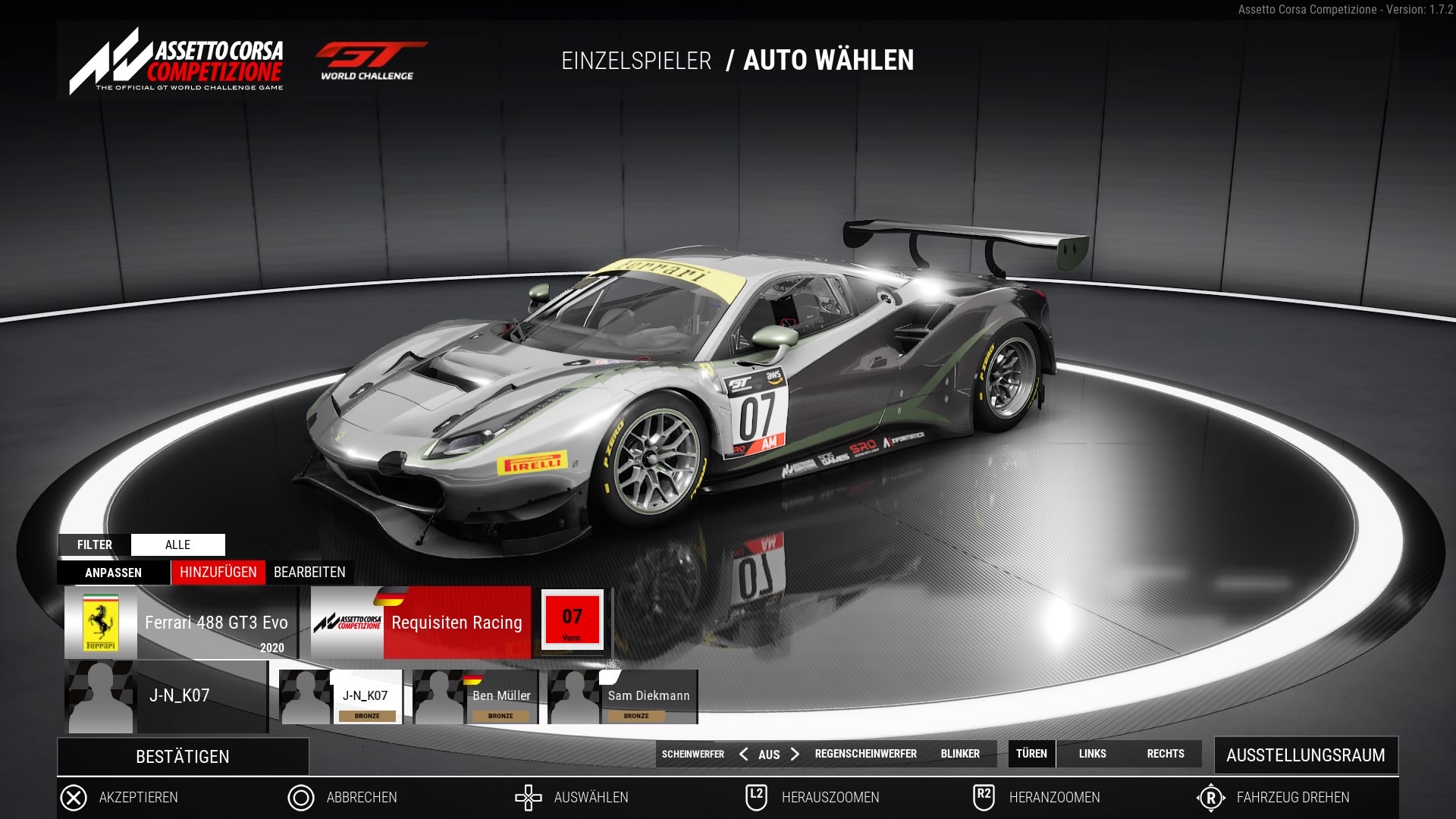Click the Anpassen customize label
The width and height of the screenshot is (1456, 819).
click(x=113, y=573)
